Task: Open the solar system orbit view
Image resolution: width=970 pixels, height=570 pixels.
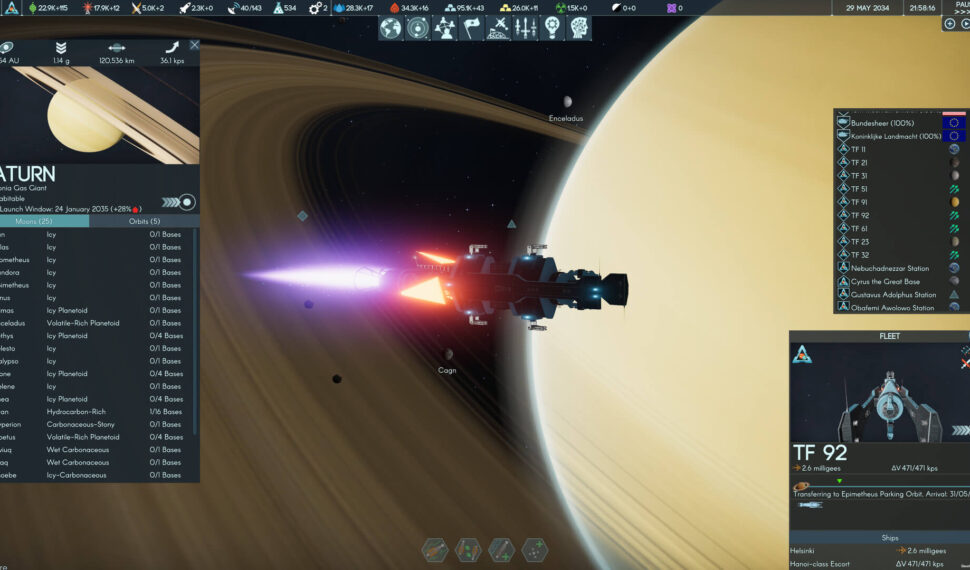Action: [x=418, y=28]
